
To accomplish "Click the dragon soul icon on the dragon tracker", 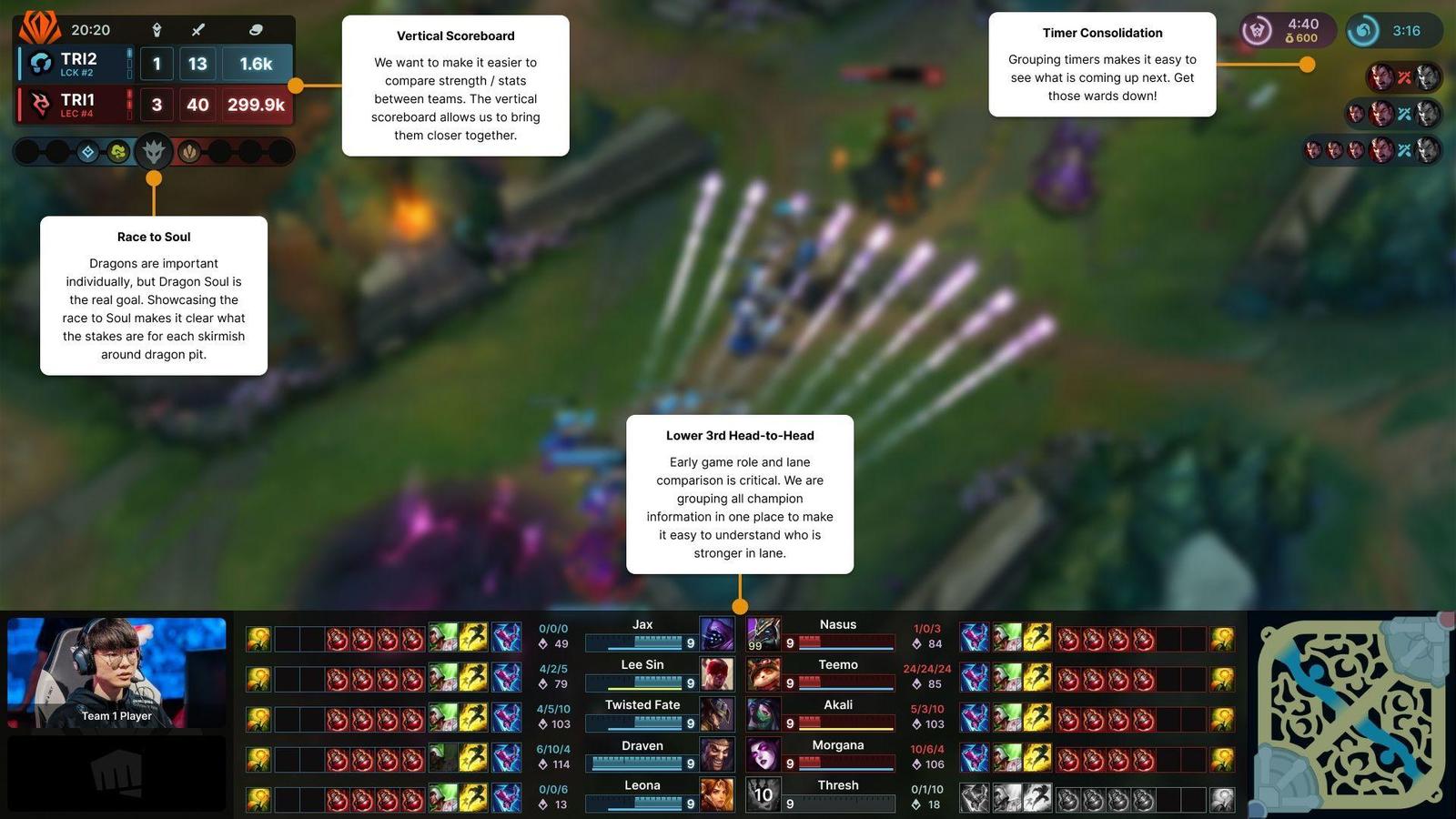I will tap(153, 151).
